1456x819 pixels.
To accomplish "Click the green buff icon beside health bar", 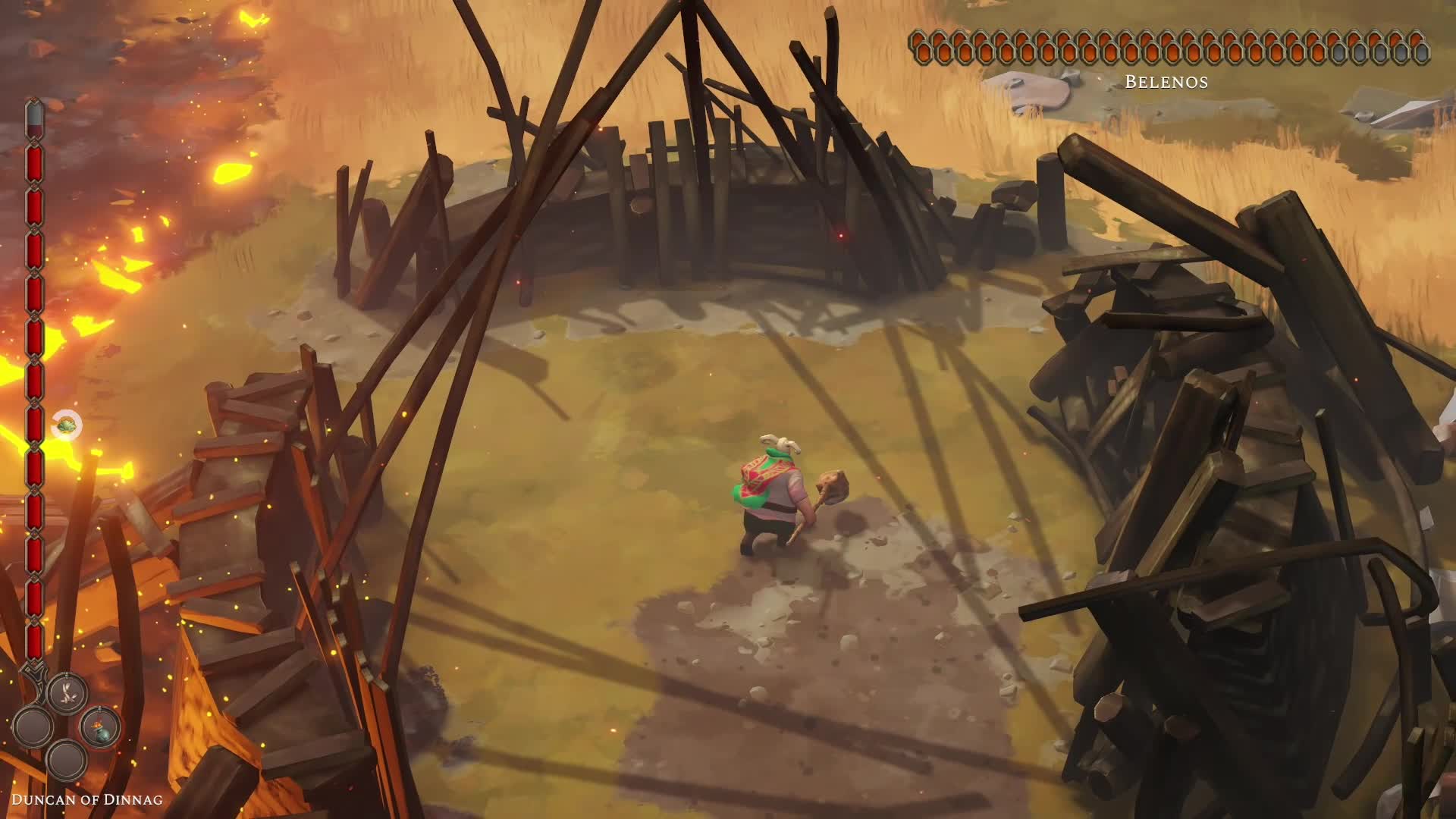I will (x=67, y=425).
